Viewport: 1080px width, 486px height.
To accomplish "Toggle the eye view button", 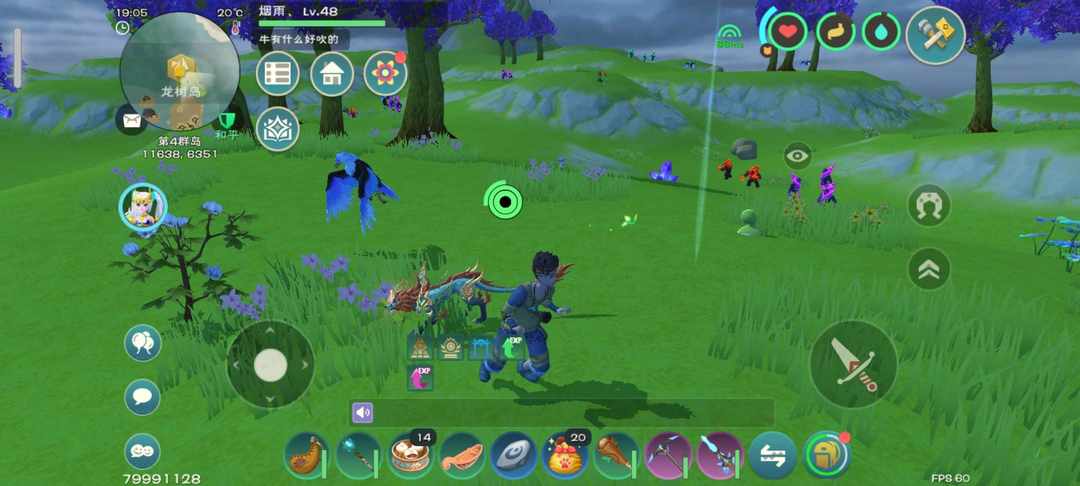I will pyautogui.click(x=797, y=155).
